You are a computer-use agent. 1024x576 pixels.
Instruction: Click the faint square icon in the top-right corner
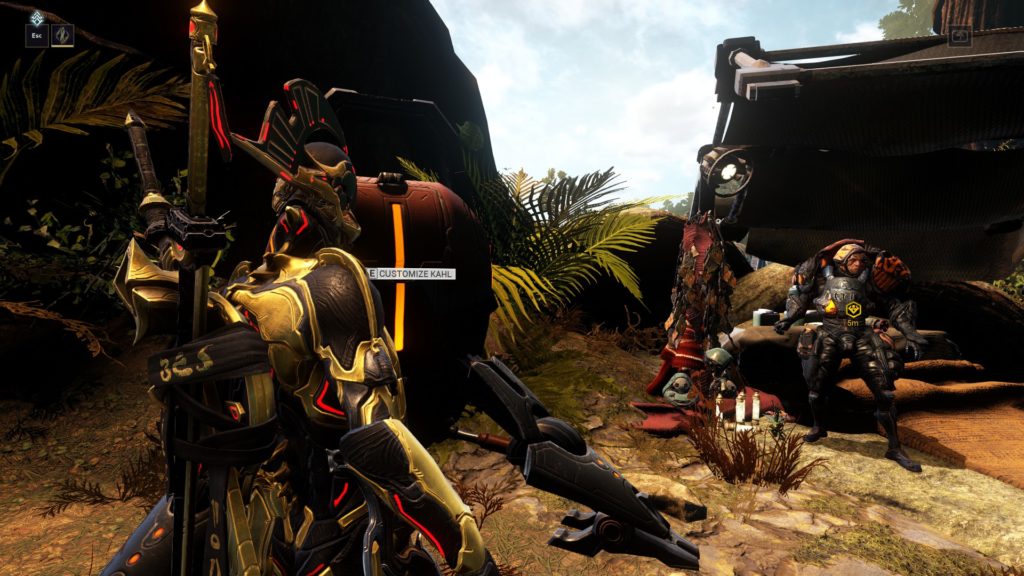(x=959, y=36)
